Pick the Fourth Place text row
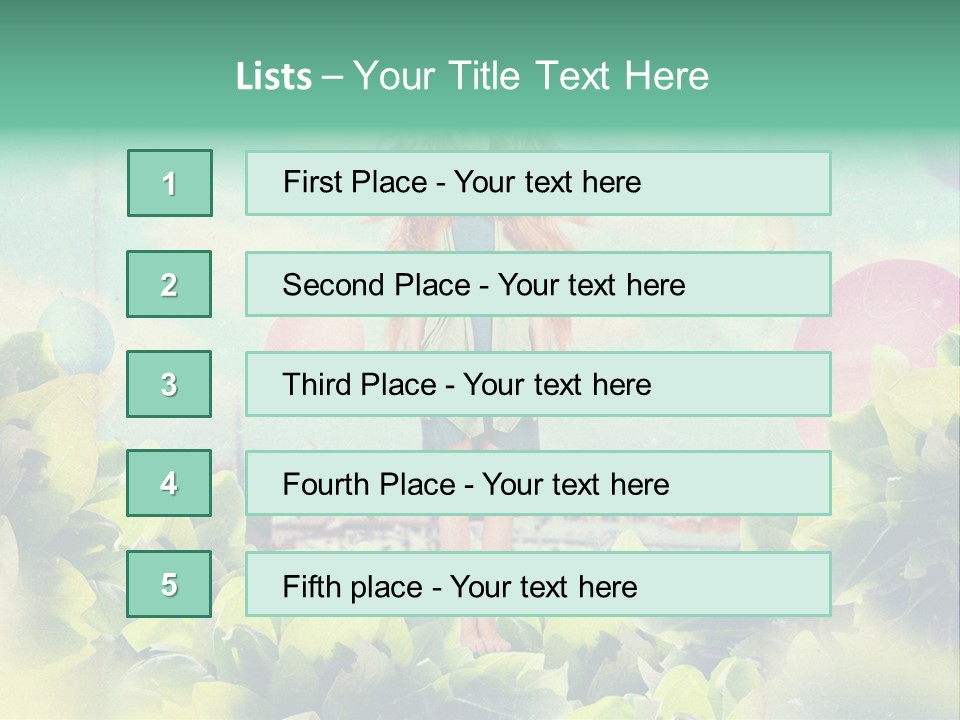 tap(538, 484)
